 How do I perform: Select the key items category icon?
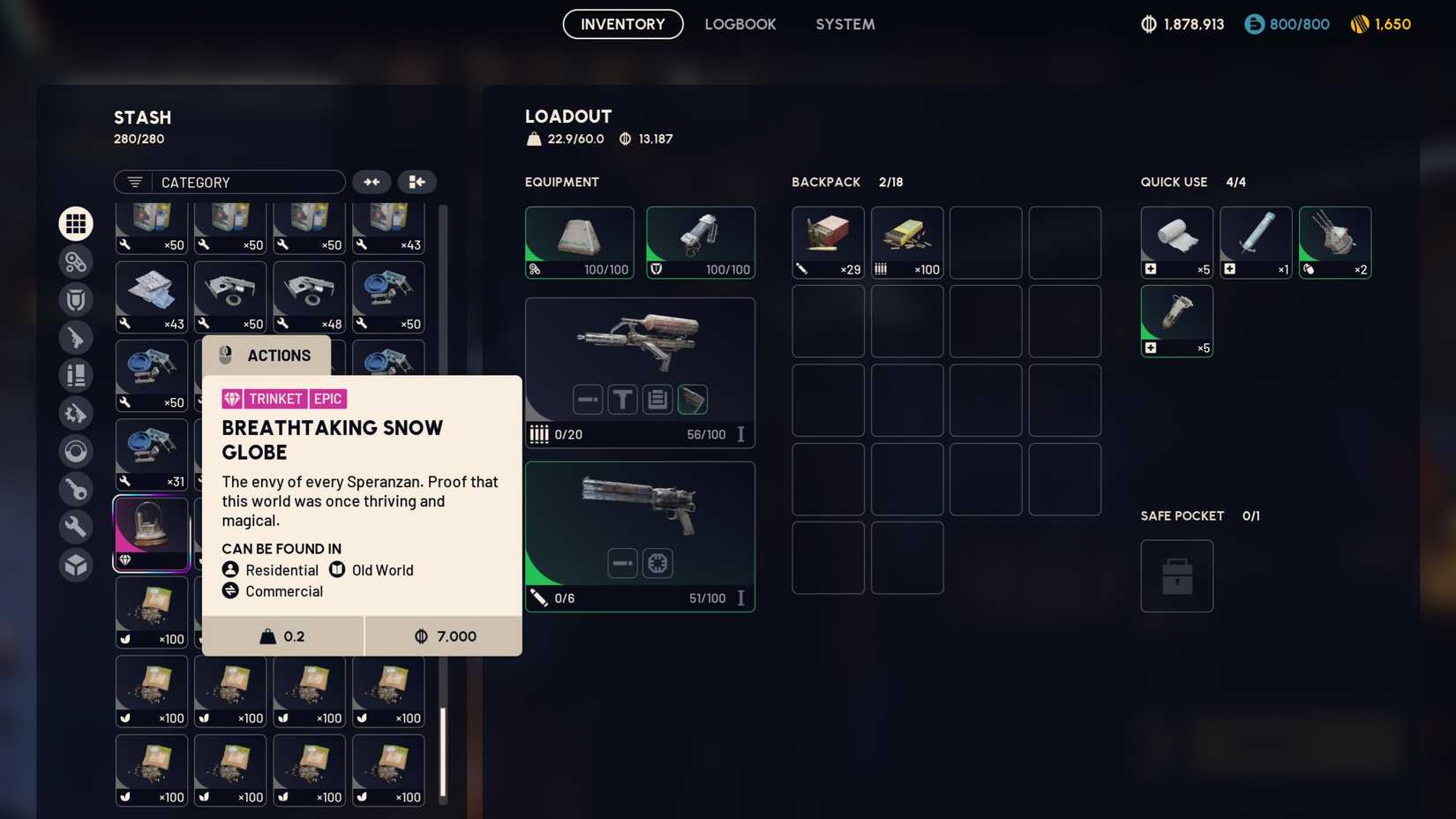pos(76,489)
